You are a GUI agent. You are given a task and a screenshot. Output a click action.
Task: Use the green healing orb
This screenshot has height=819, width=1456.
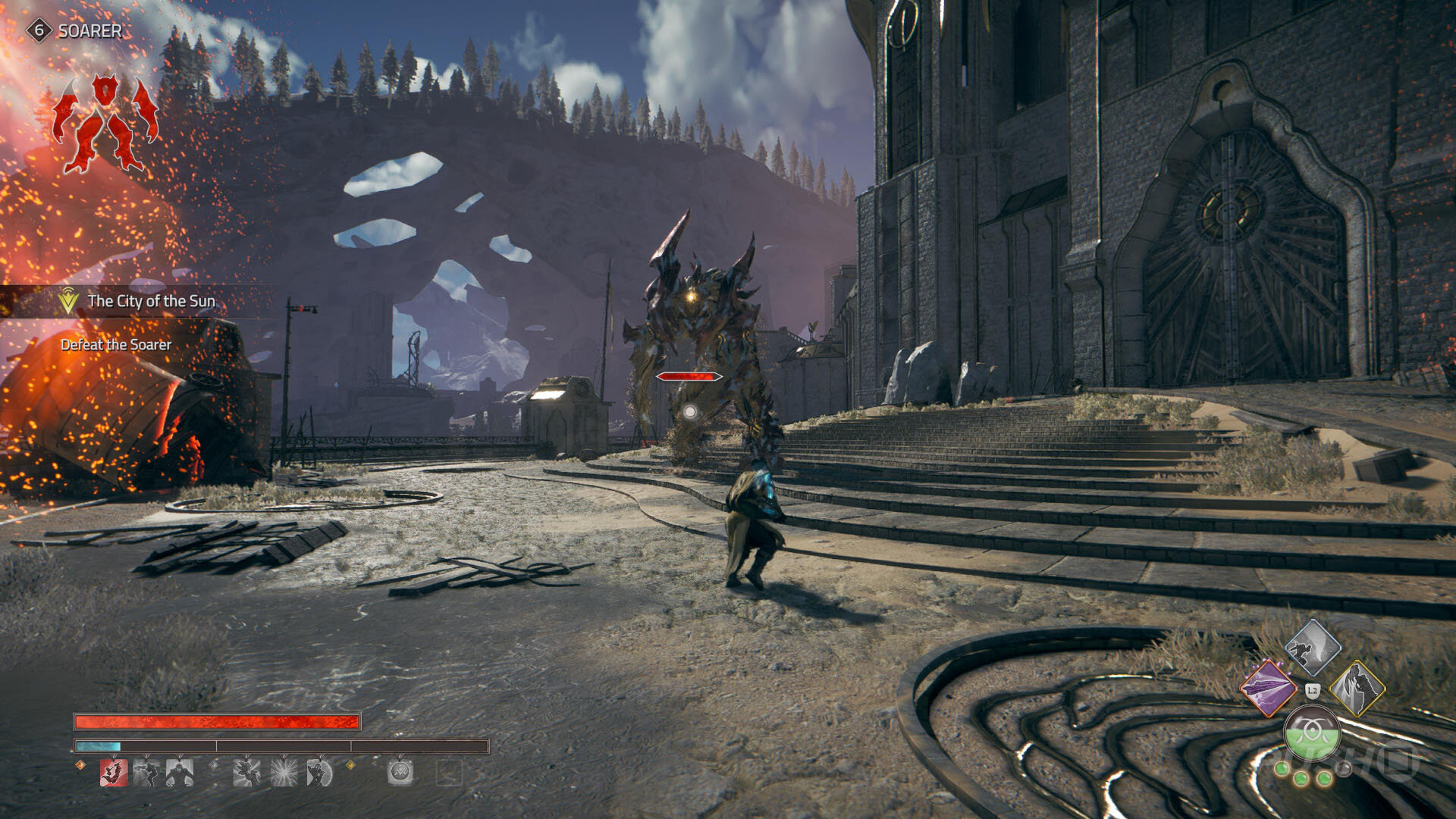click(x=1312, y=734)
